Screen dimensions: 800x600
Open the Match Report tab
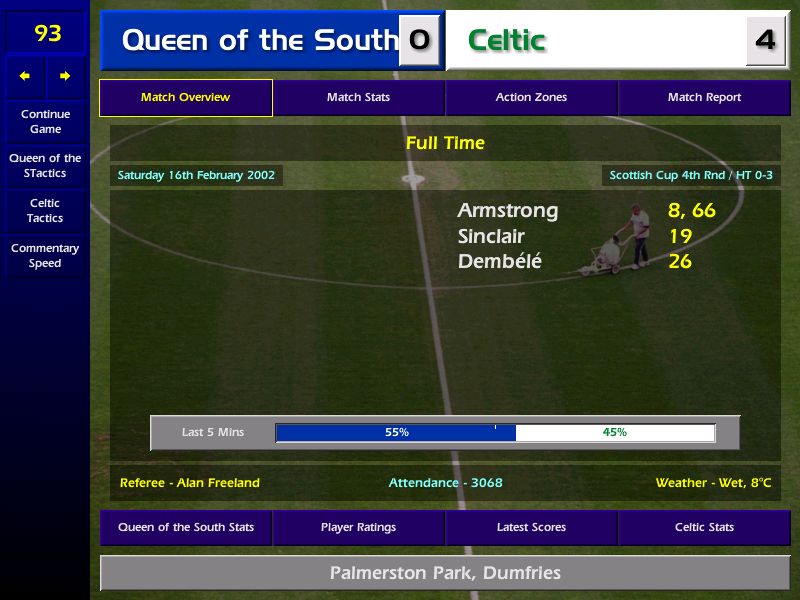[x=704, y=98]
